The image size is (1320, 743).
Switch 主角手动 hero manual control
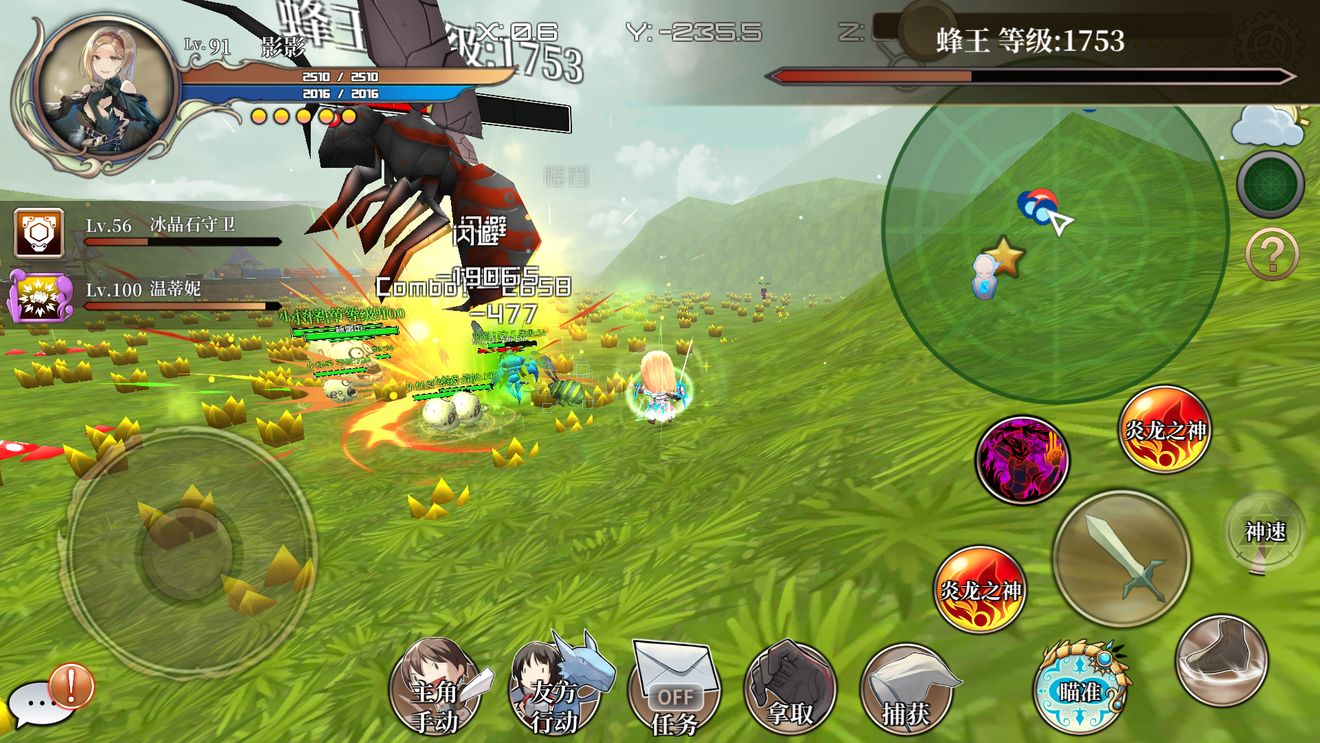pyautogui.click(x=435, y=689)
